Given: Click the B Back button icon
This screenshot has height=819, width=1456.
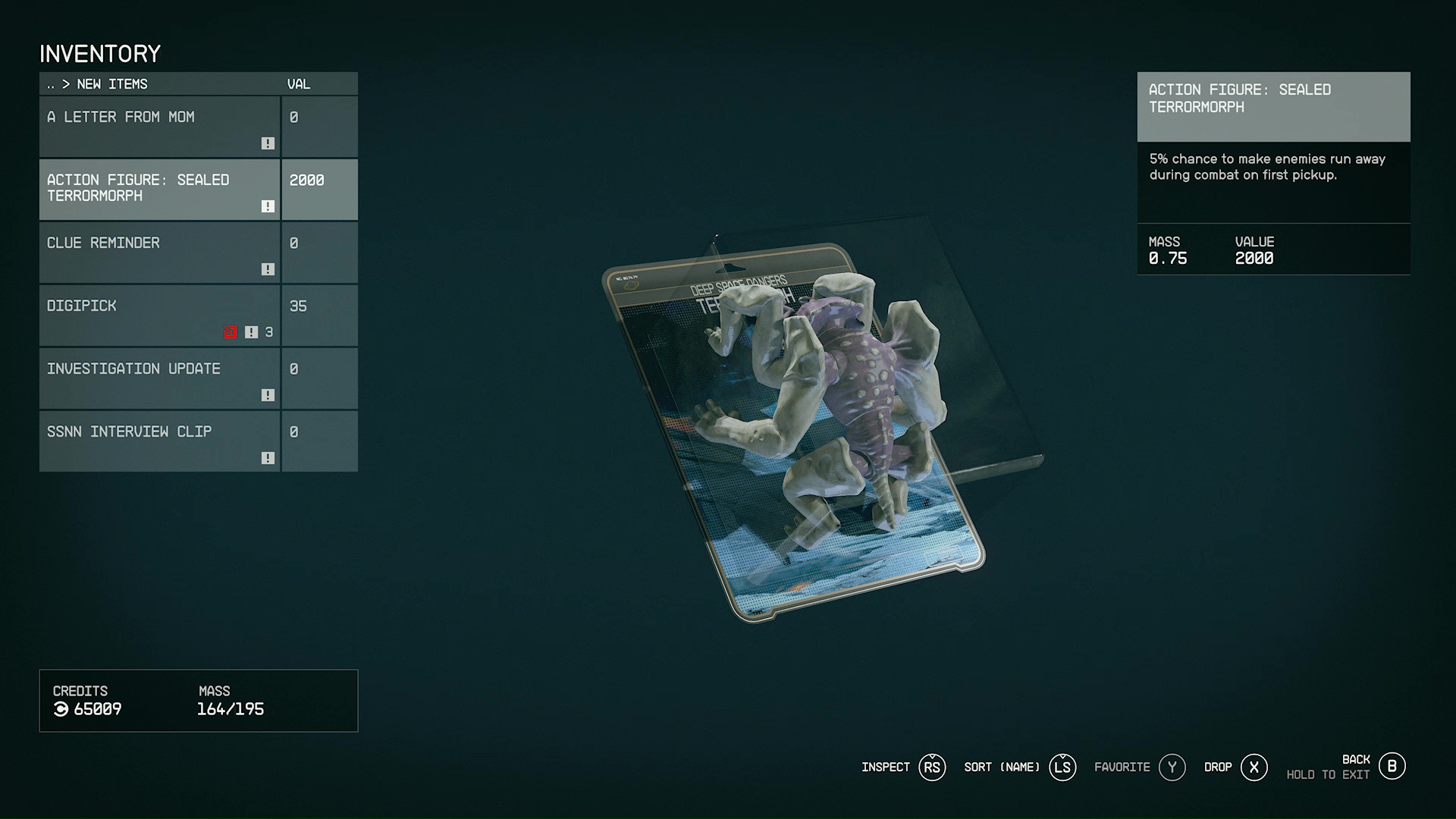Looking at the screenshot, I should click(x=1392, y=767).
